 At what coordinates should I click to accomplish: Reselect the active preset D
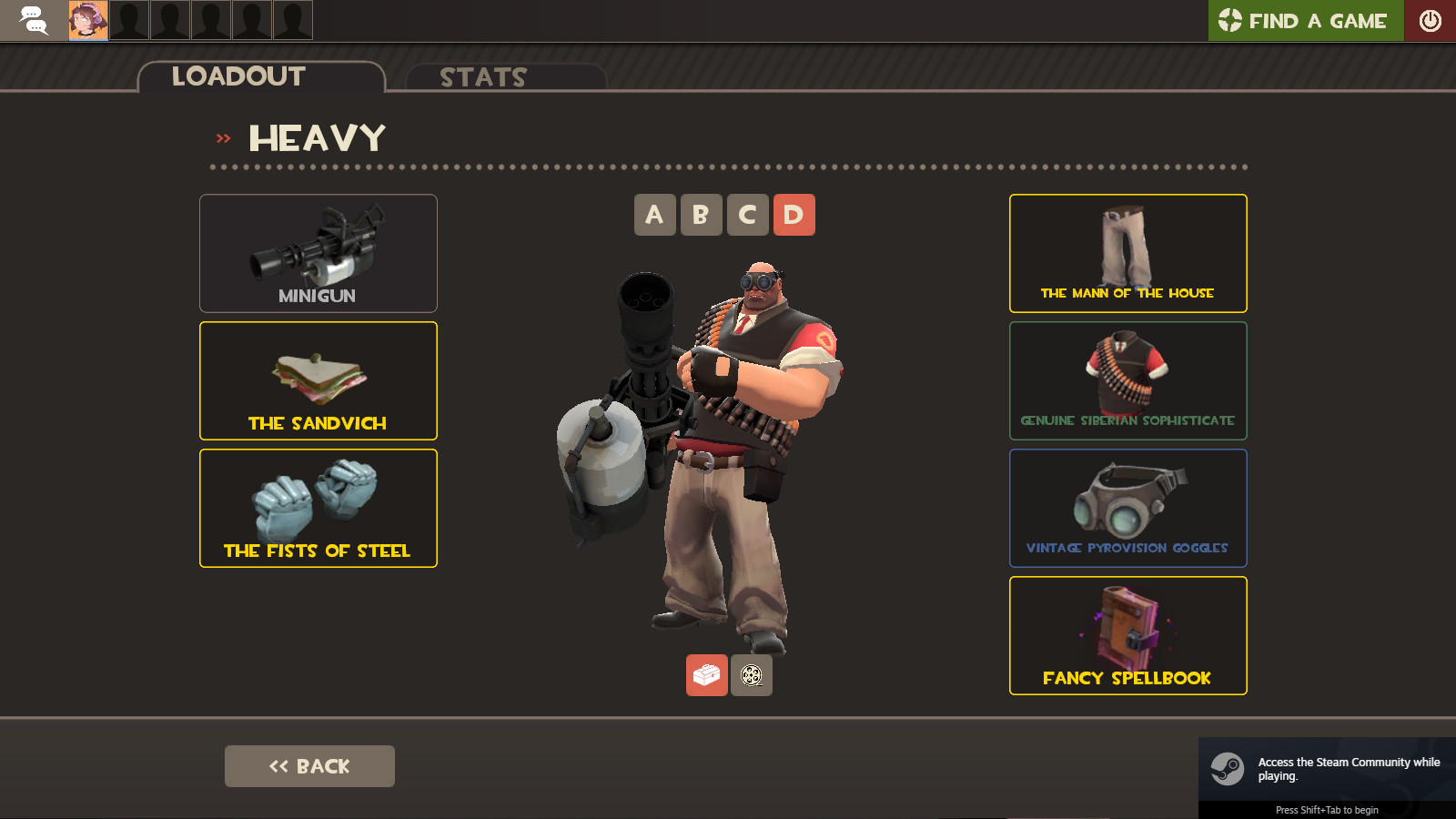coord(794,215)
